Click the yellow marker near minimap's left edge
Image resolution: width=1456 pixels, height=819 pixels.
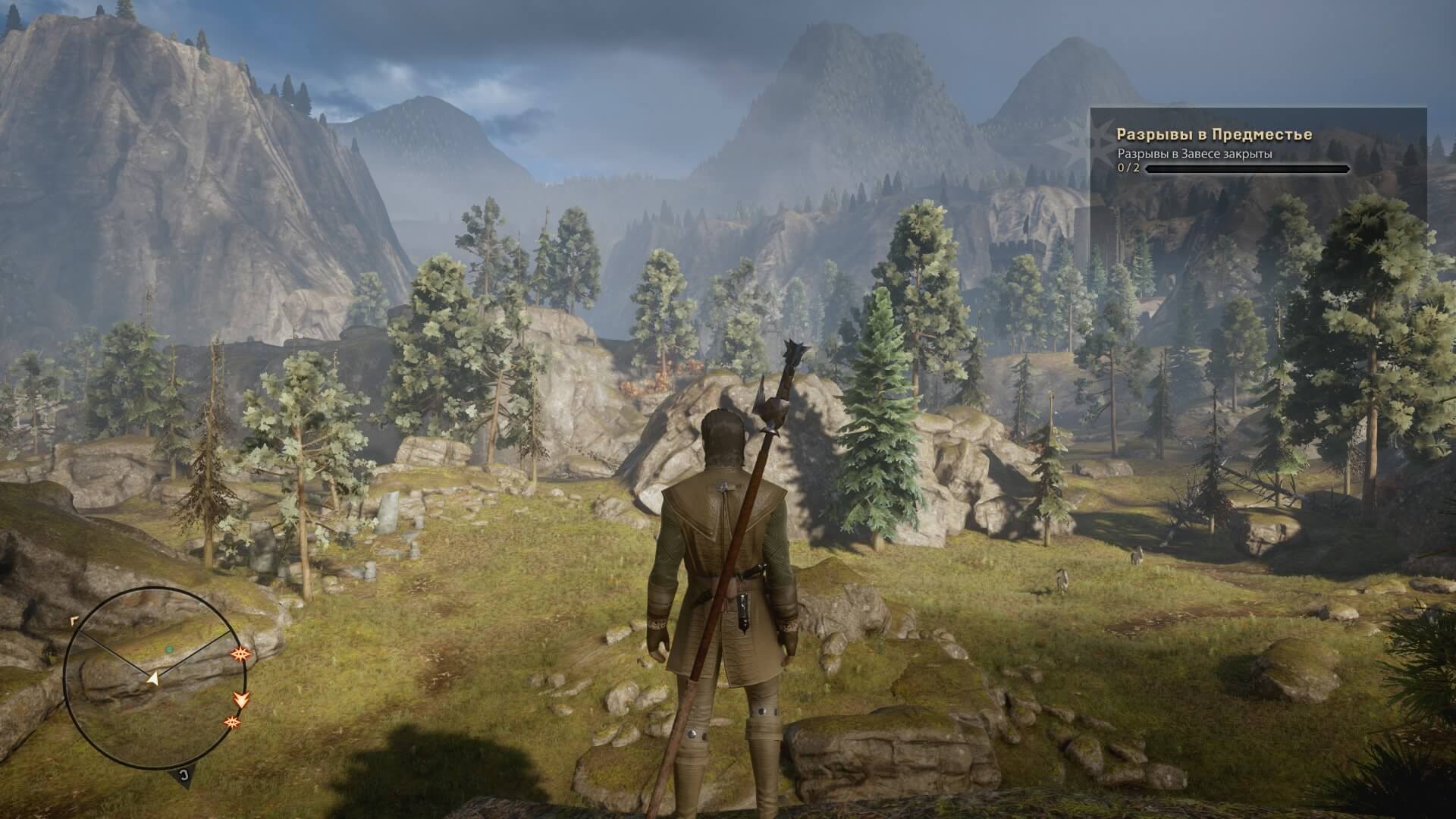click(74, 620)
